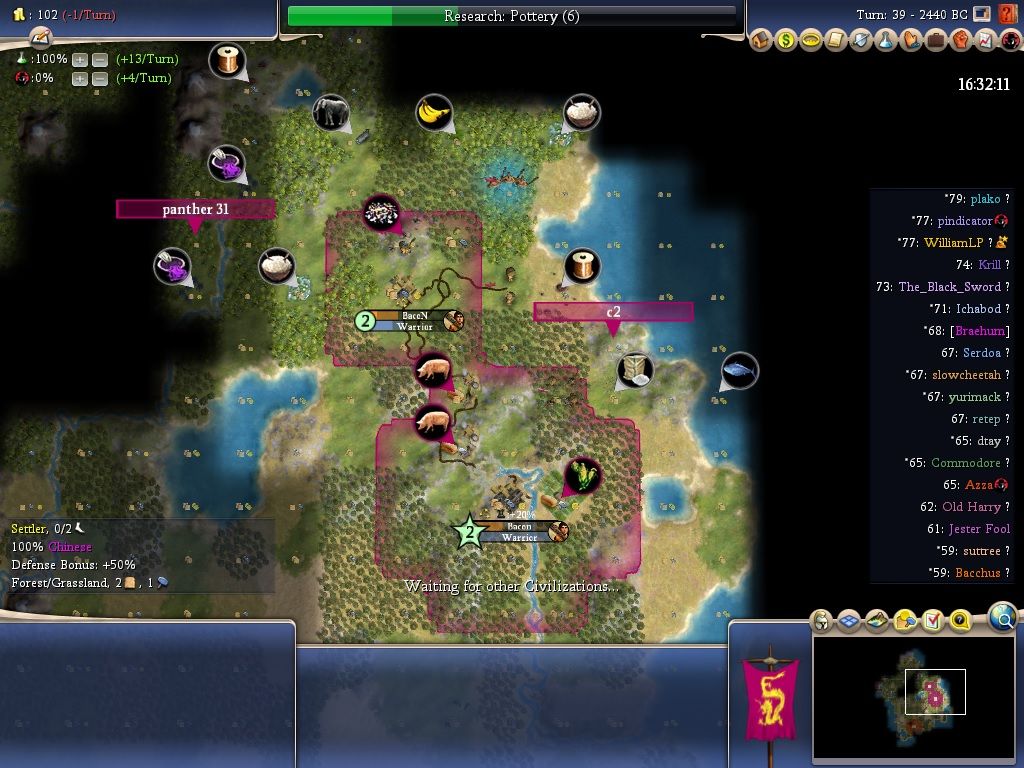Viewport: 1024px width, 768px height.
Task: Open the Civics advisor ring icon
Action: click(x=811, y=41)
